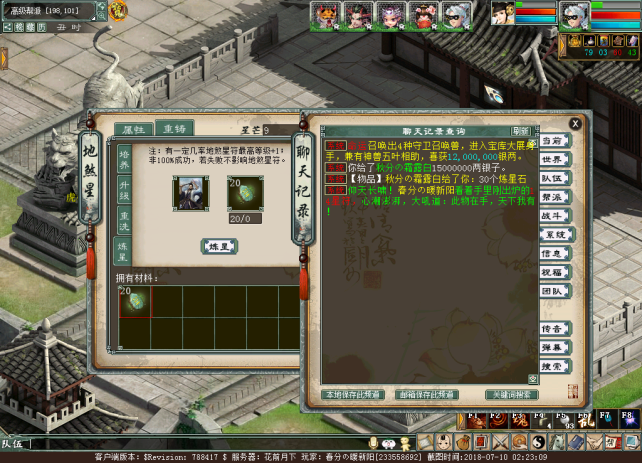Viewport: 642px width, 463px height.
Task: Select the star stone in owned materials
Action: tap(135, 300)
